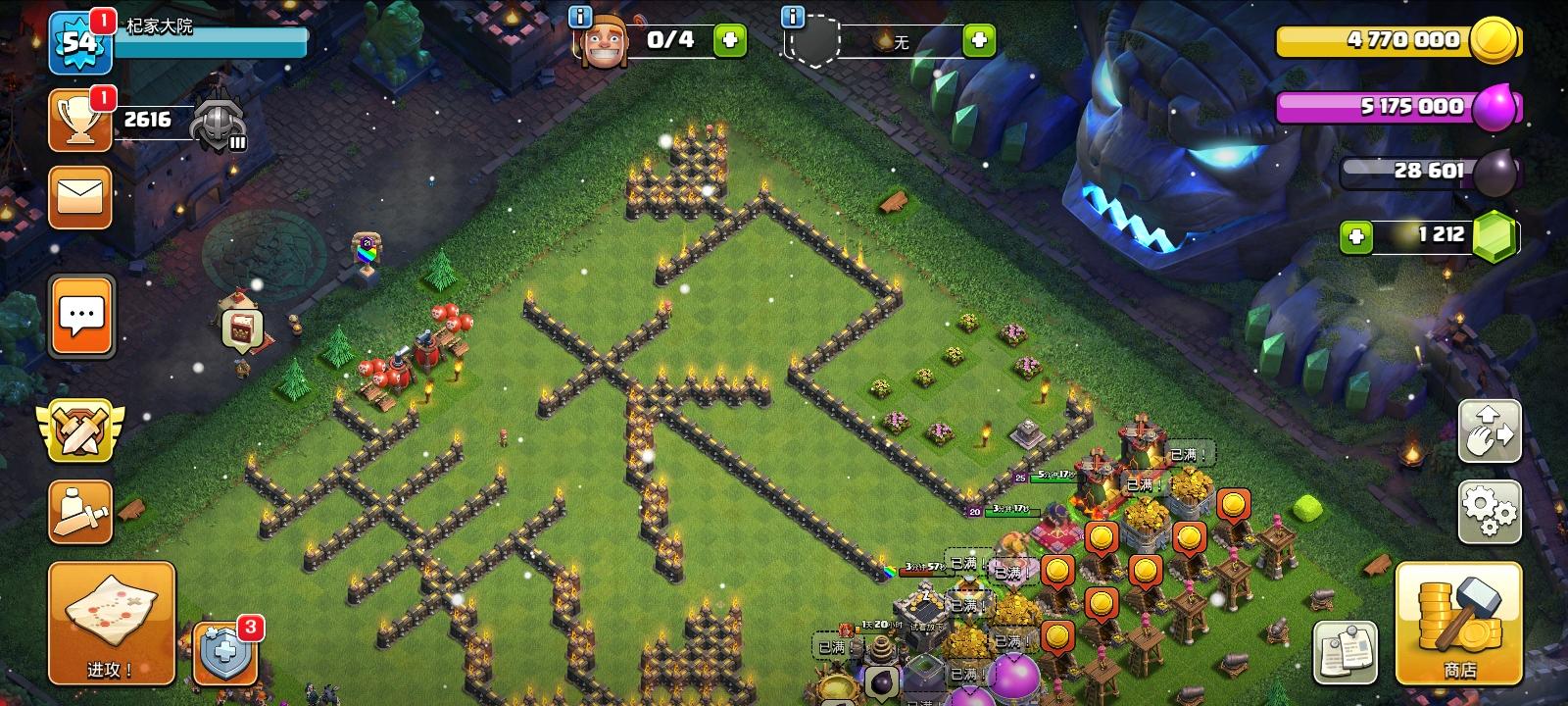1568x706 pixels.
Task: Tap the plus beside the 1212 gem count
Action: (x=1357, y=234)
